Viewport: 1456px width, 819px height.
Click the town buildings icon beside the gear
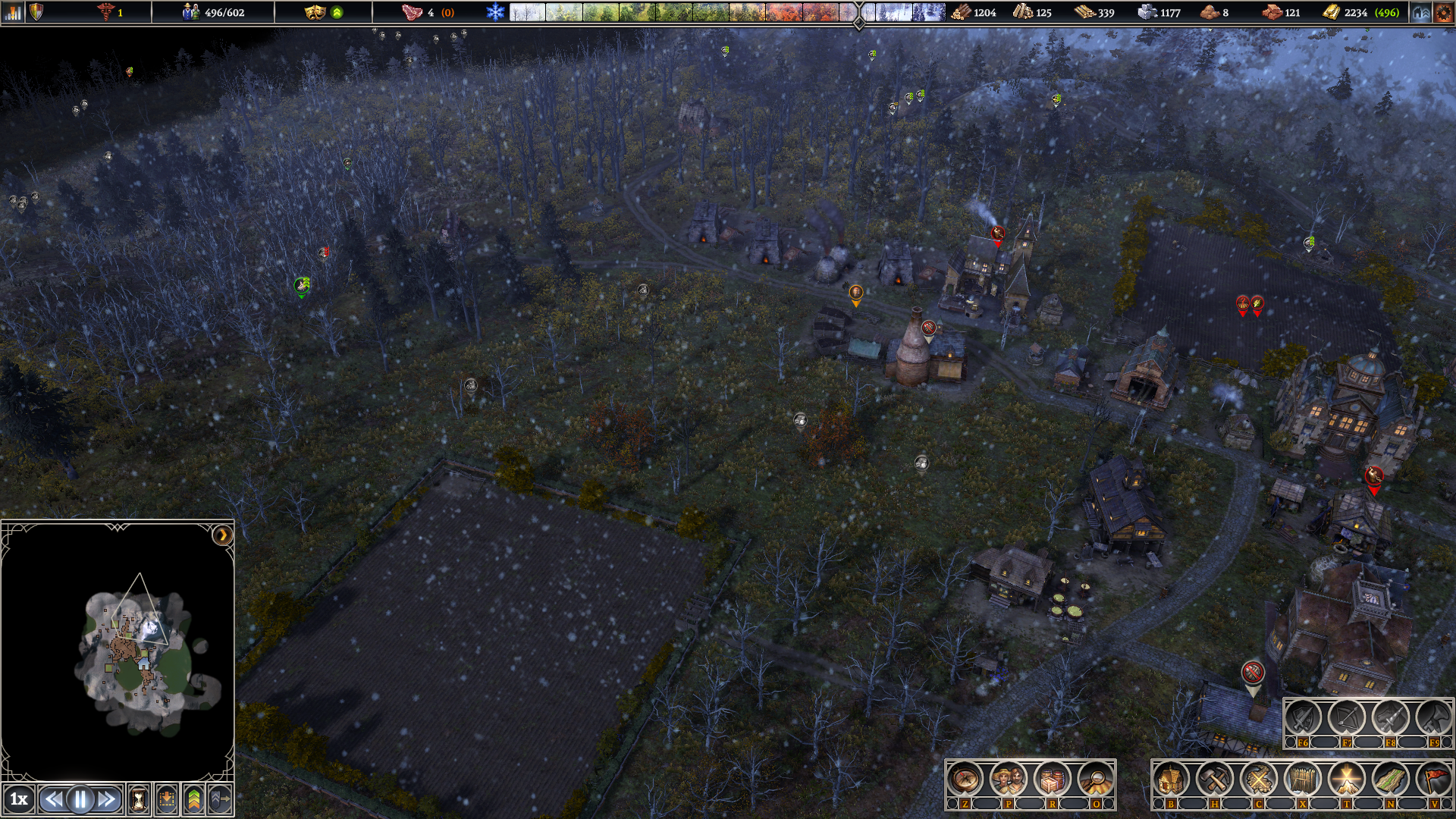click(x=1420, y=12)
